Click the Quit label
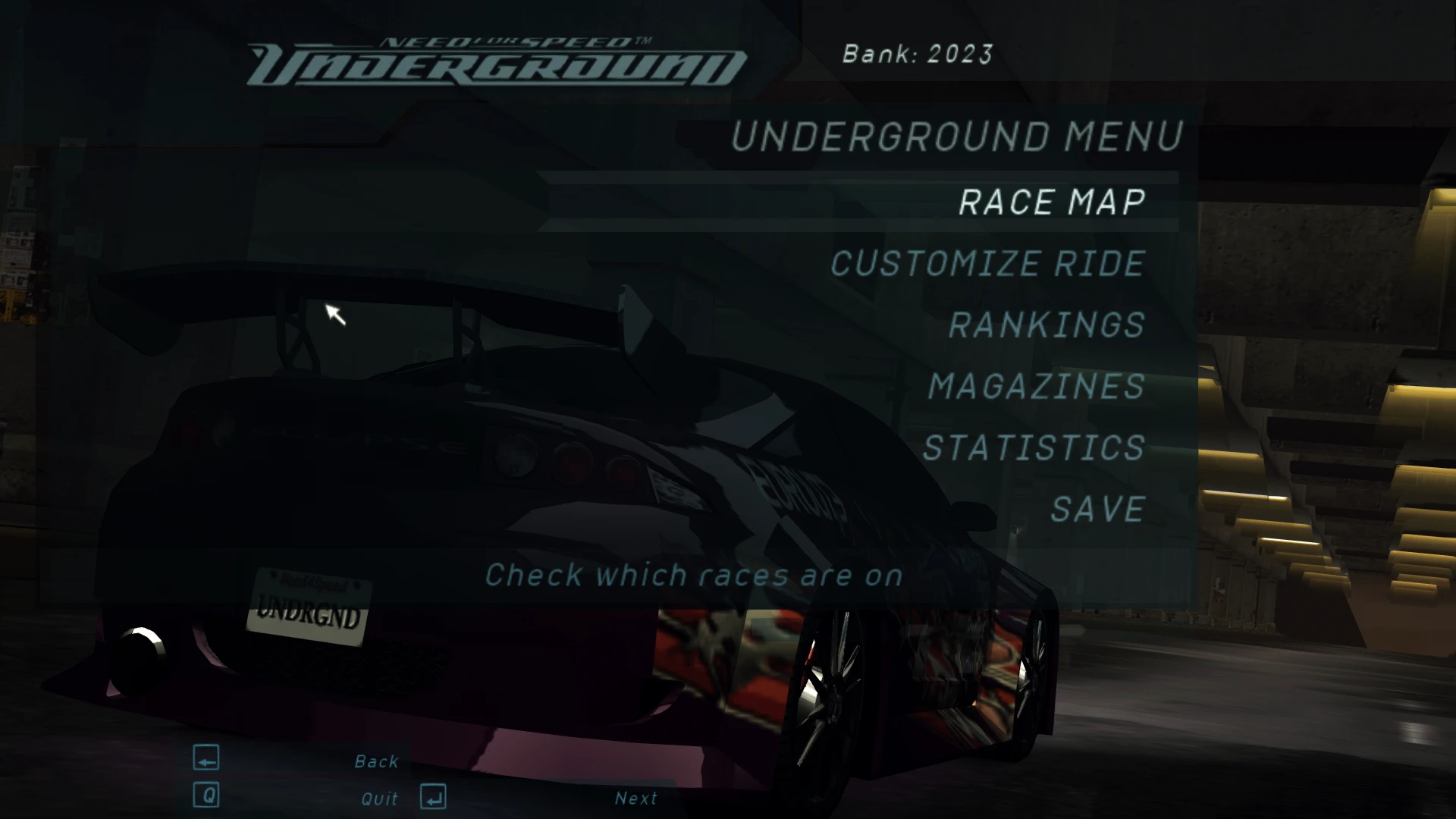The height and width of the screenshot is (819, 1456). coord(379,798)
